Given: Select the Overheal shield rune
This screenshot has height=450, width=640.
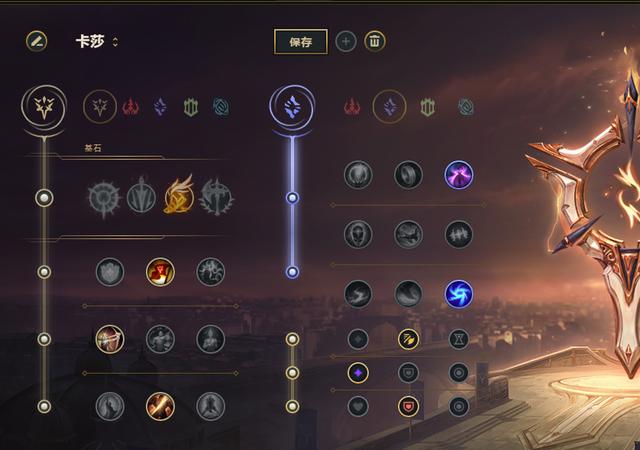Looking at the screenshot, I should 110,271.
